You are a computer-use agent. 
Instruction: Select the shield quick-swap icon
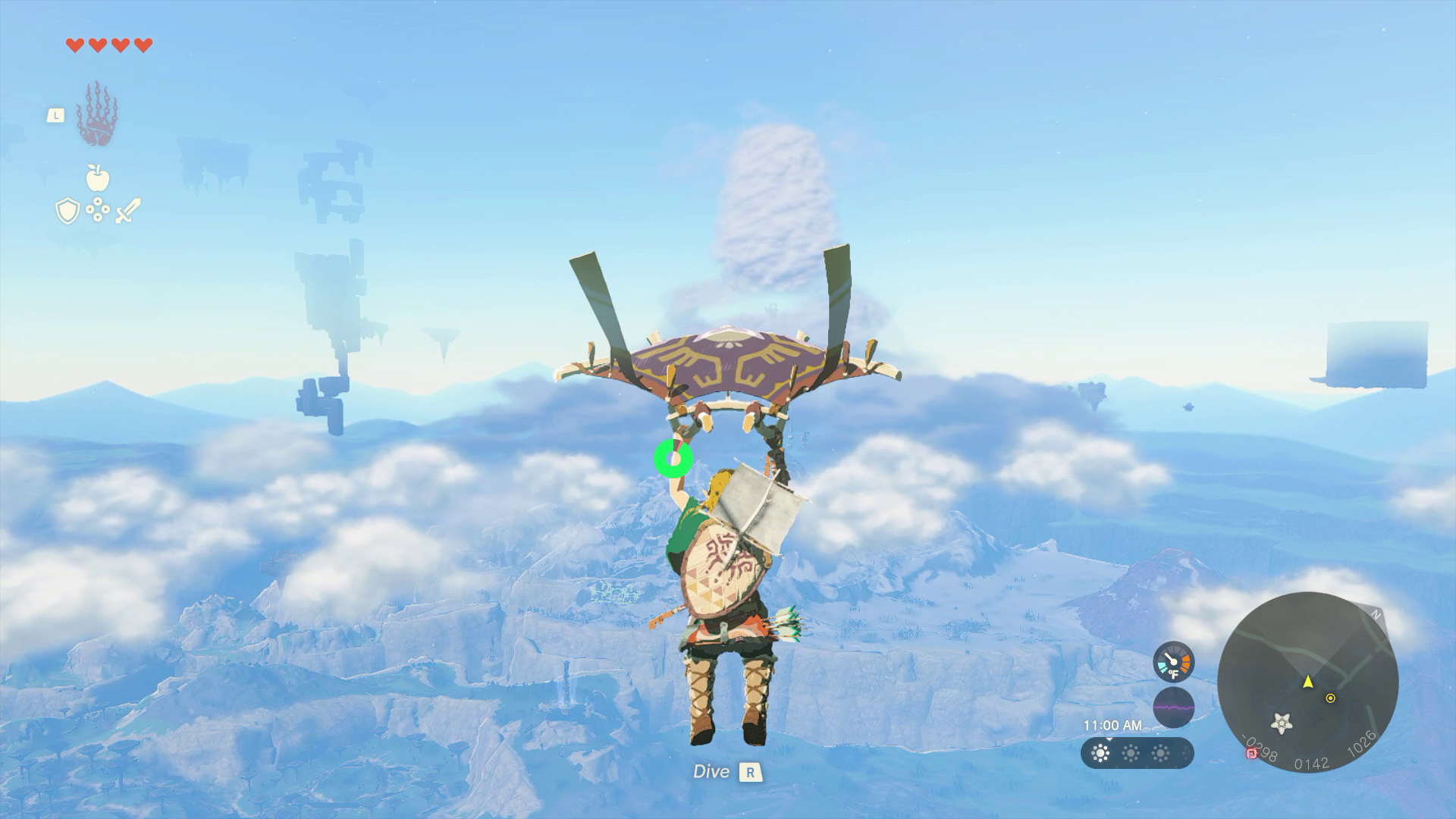(x=67, y=211)
